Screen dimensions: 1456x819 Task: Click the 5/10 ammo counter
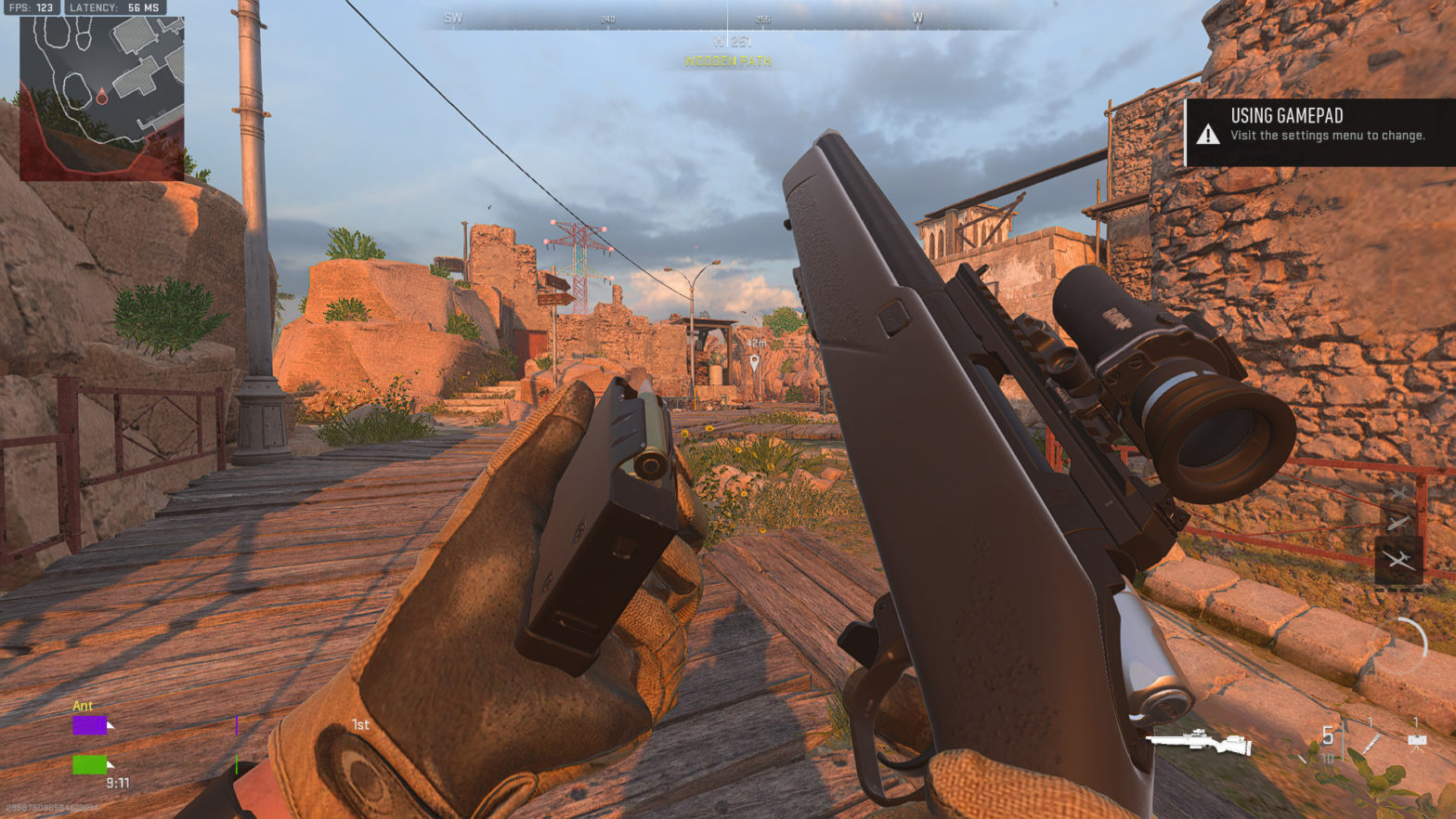coord(1328,745)
